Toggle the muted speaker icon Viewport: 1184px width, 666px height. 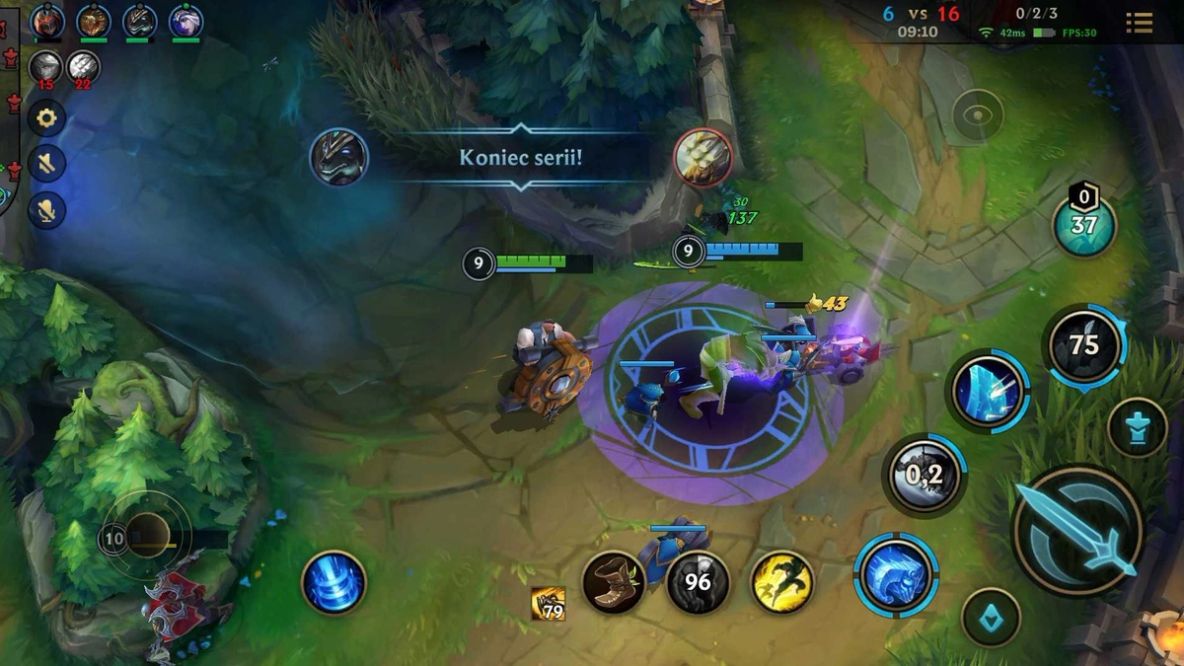coord(46,163)
